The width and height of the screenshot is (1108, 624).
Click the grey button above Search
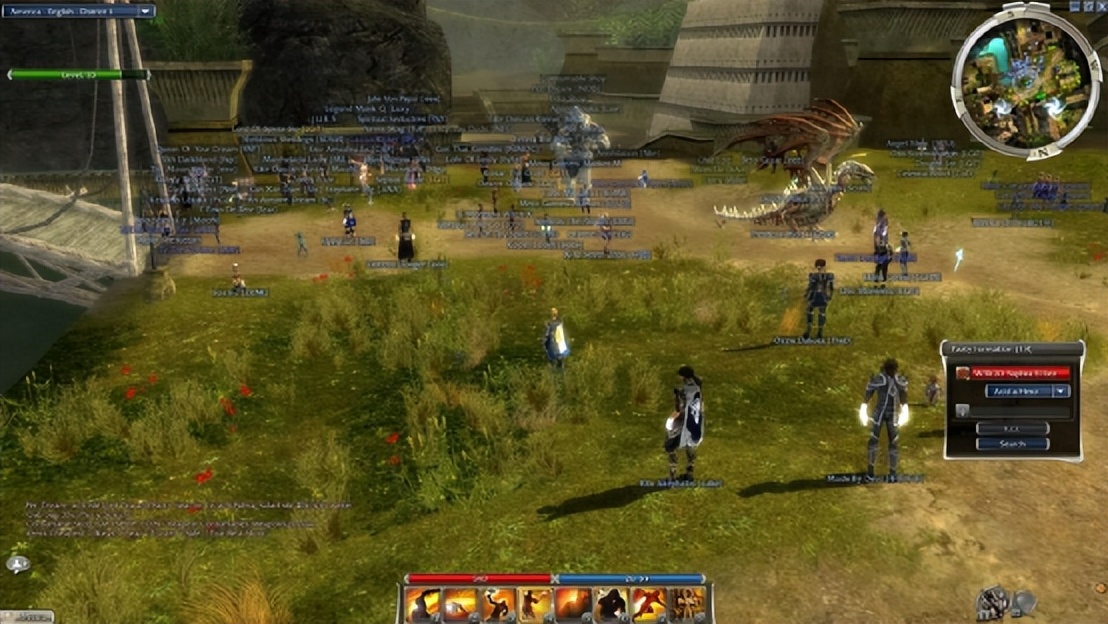coord(1012,428)
